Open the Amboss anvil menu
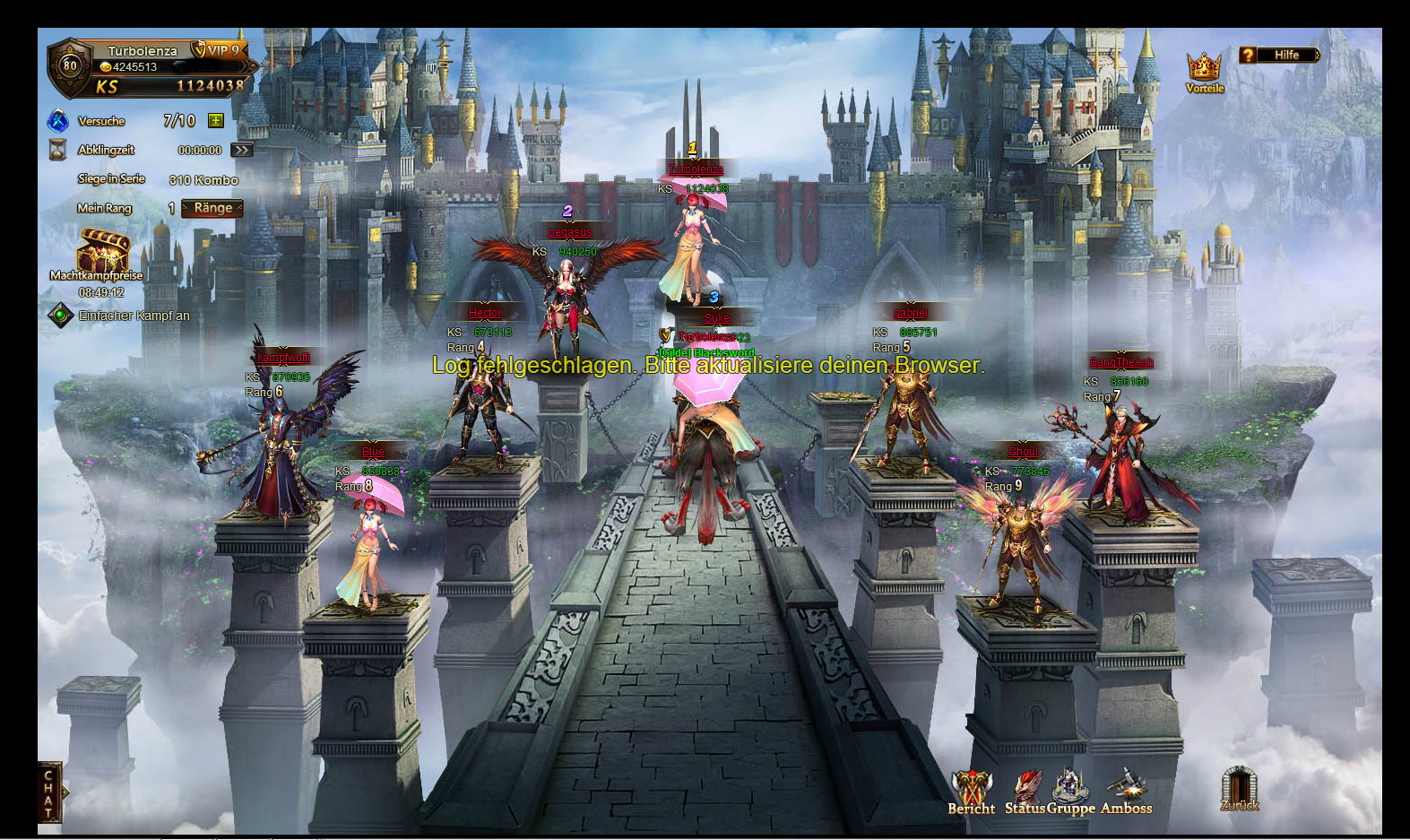The image size is (1410, 840). click(1126, 790)
